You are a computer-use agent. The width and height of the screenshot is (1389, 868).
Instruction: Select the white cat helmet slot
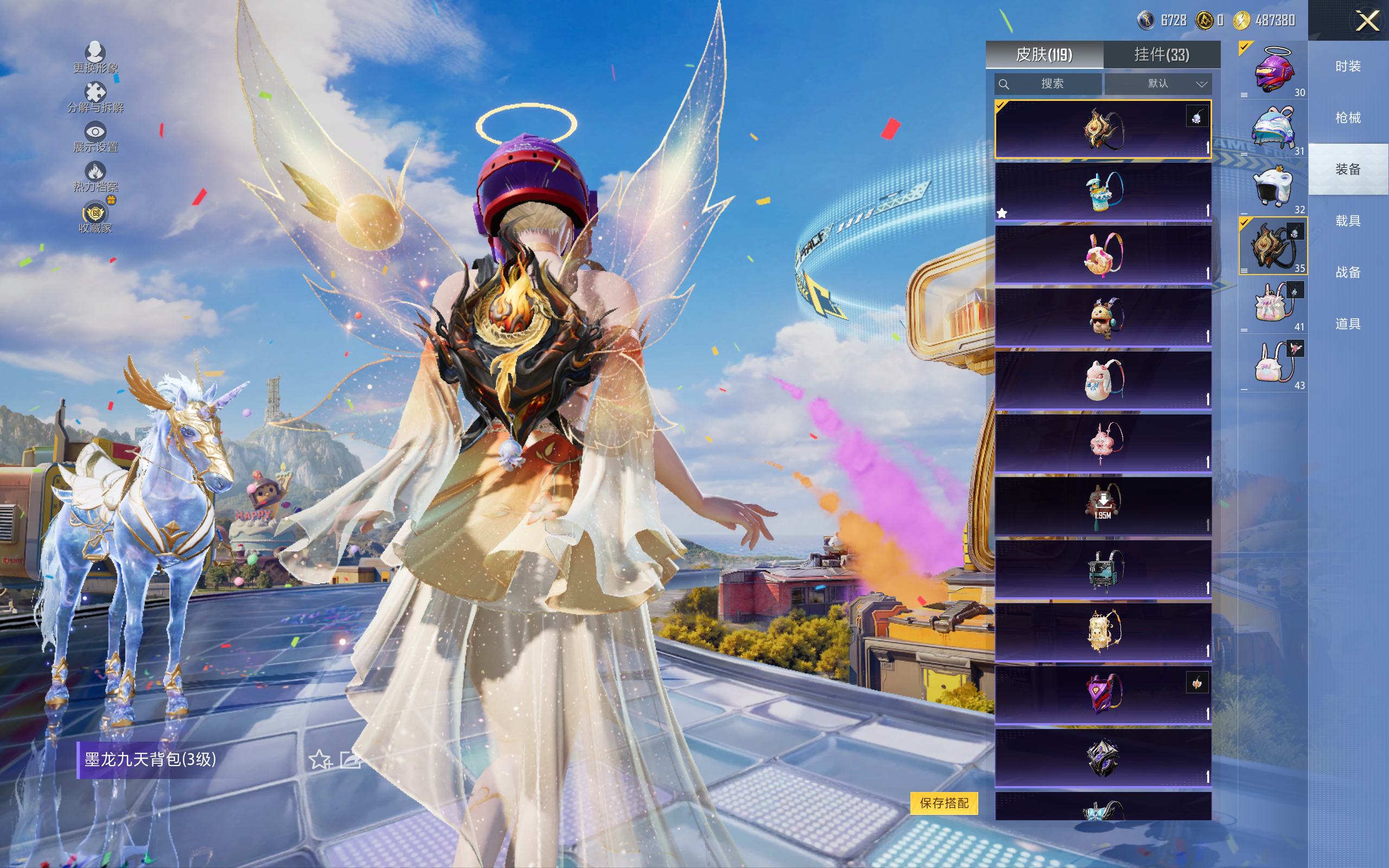tap(1273, 187)
